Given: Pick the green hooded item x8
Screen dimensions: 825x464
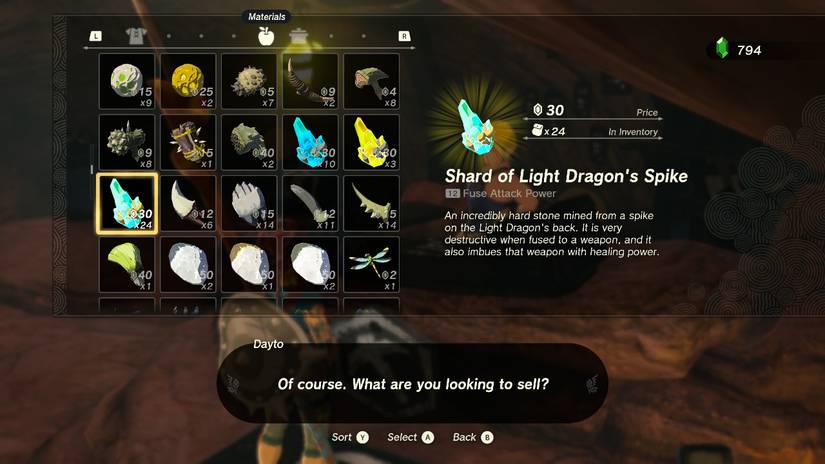Looking at the screenshot, I should point(371,81).
